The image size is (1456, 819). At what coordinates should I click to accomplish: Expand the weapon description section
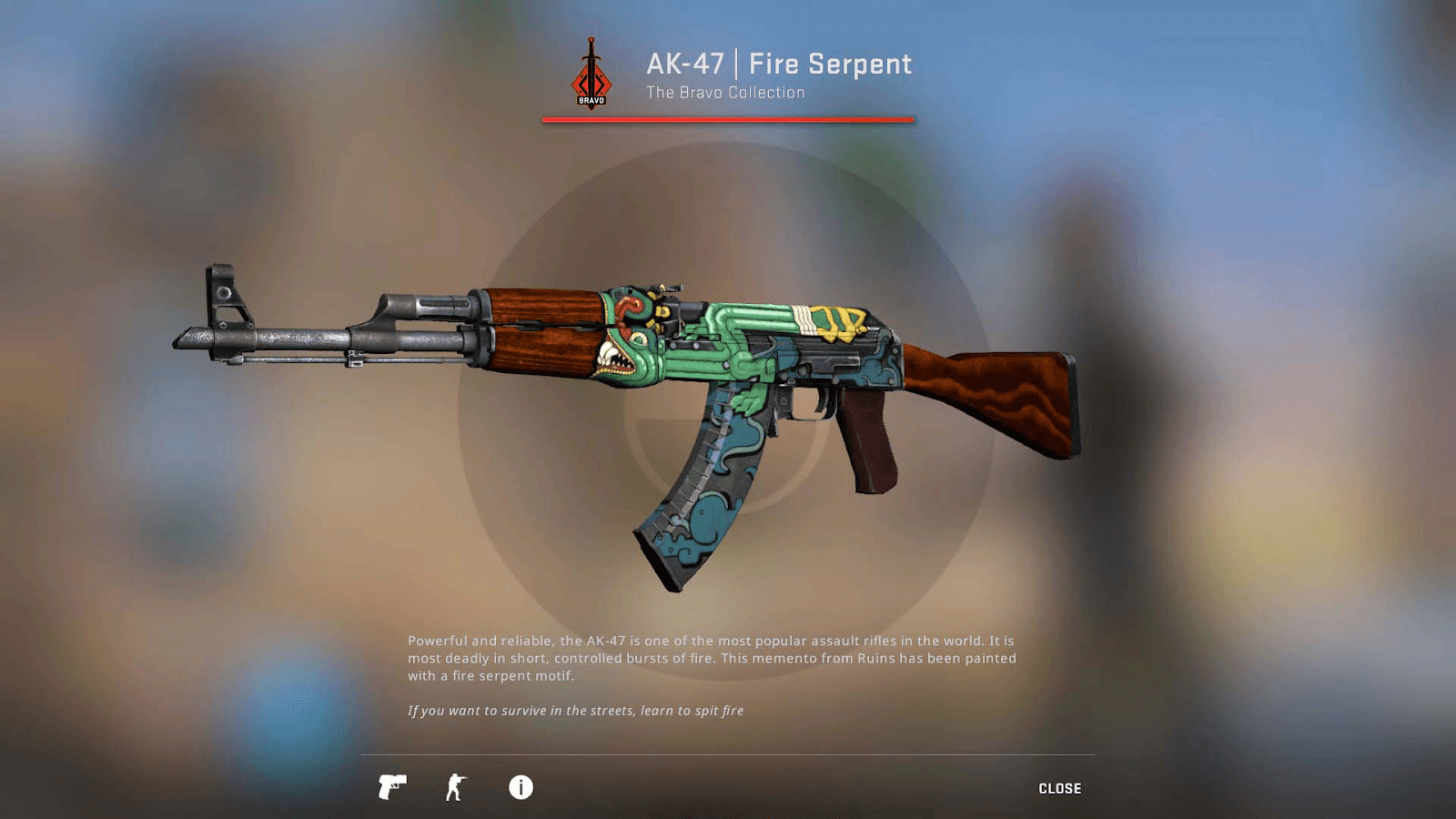pos(713,656)
